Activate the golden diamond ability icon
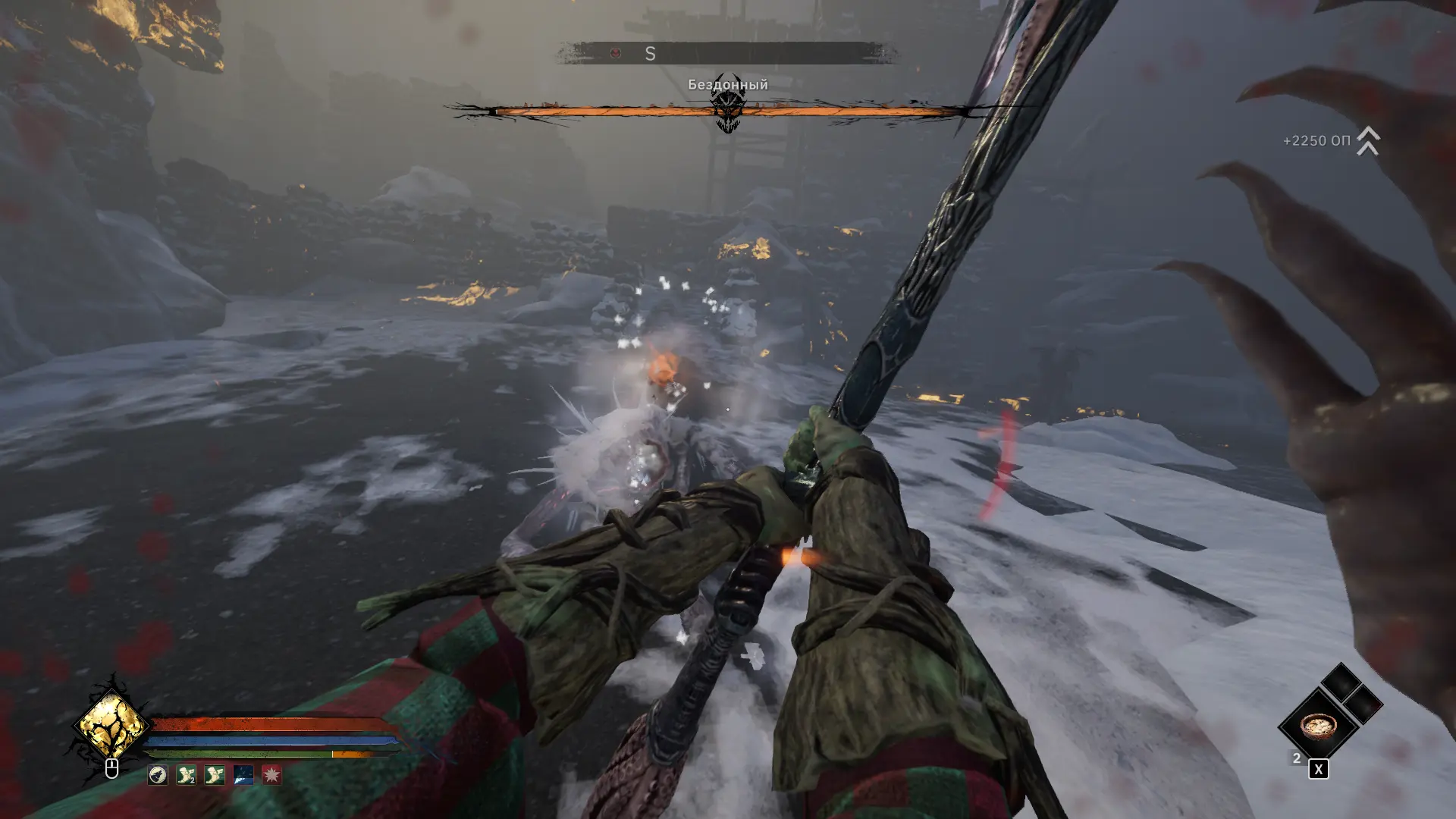Image resolution: width=1456 pixels, height=819 pixels. [x=111, y=725]
